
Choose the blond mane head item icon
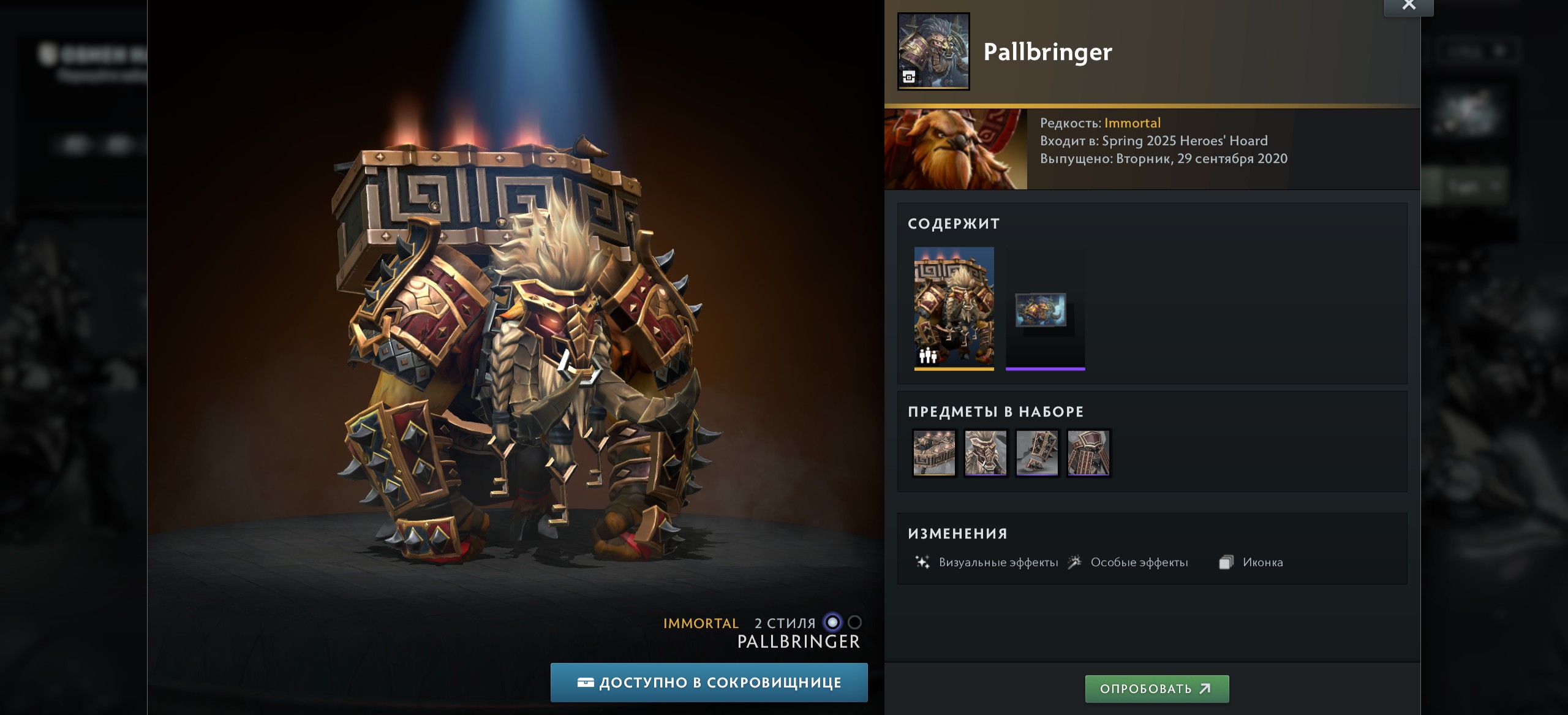(x=986, y=453)
